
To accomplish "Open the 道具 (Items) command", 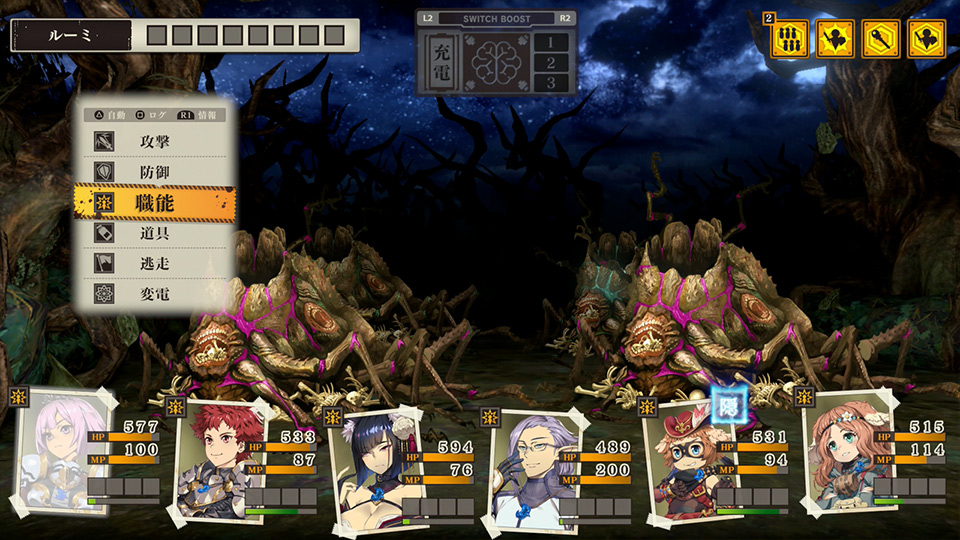I will click(156, 233).
